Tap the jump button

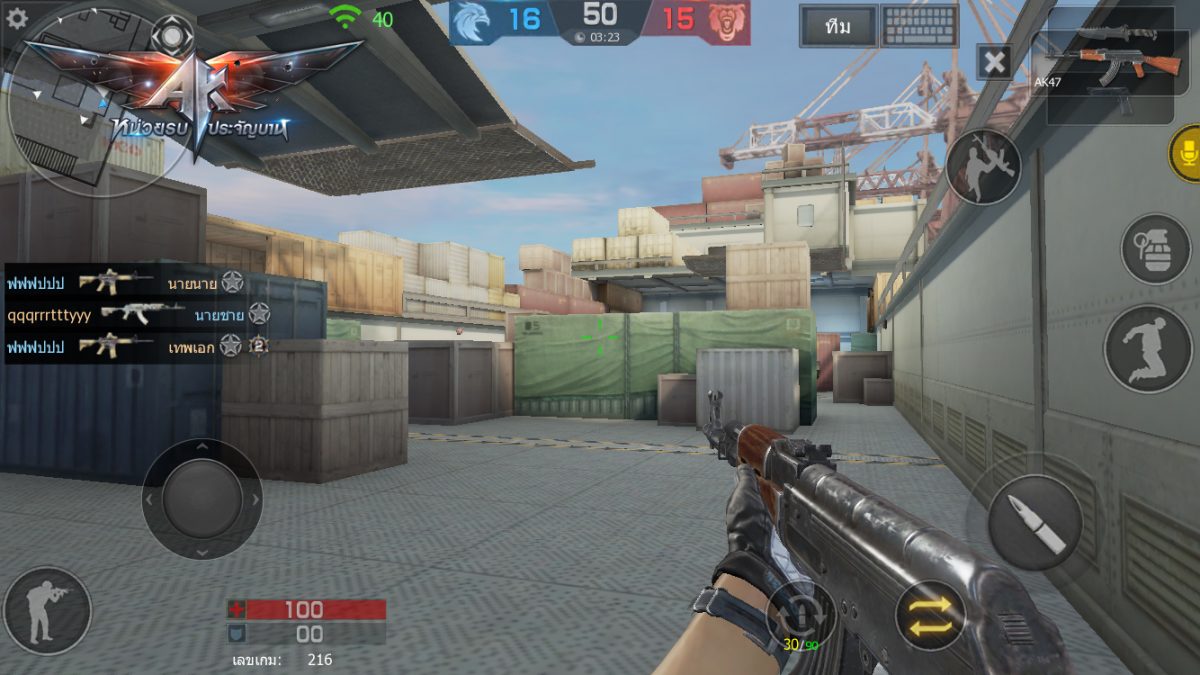coord(1148,349)
